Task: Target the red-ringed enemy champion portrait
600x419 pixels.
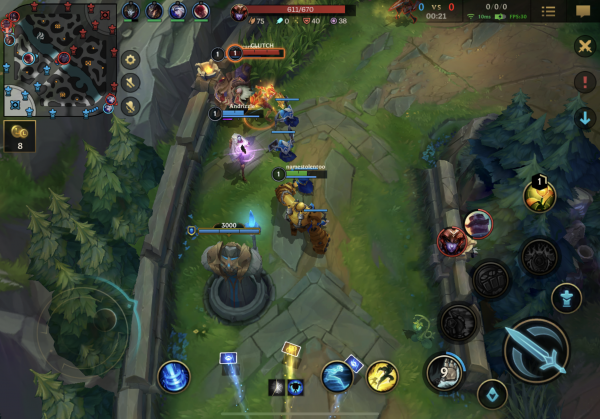Action: tap(451, 241)
